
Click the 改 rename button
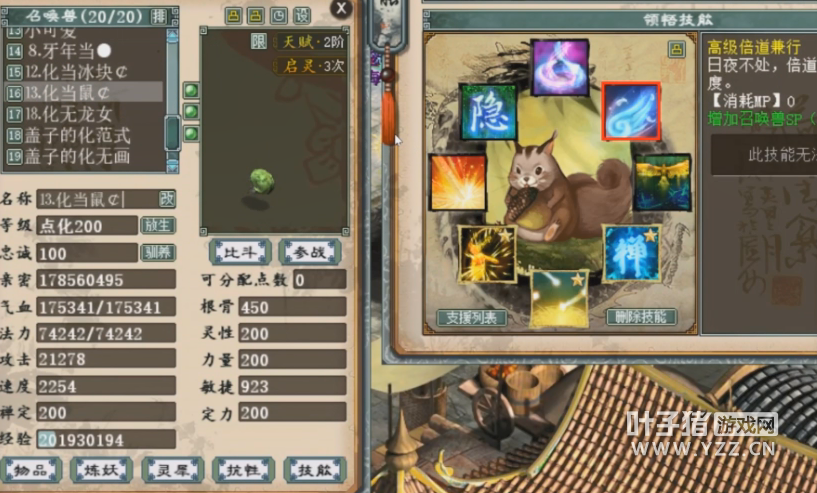tap(167, 199)
